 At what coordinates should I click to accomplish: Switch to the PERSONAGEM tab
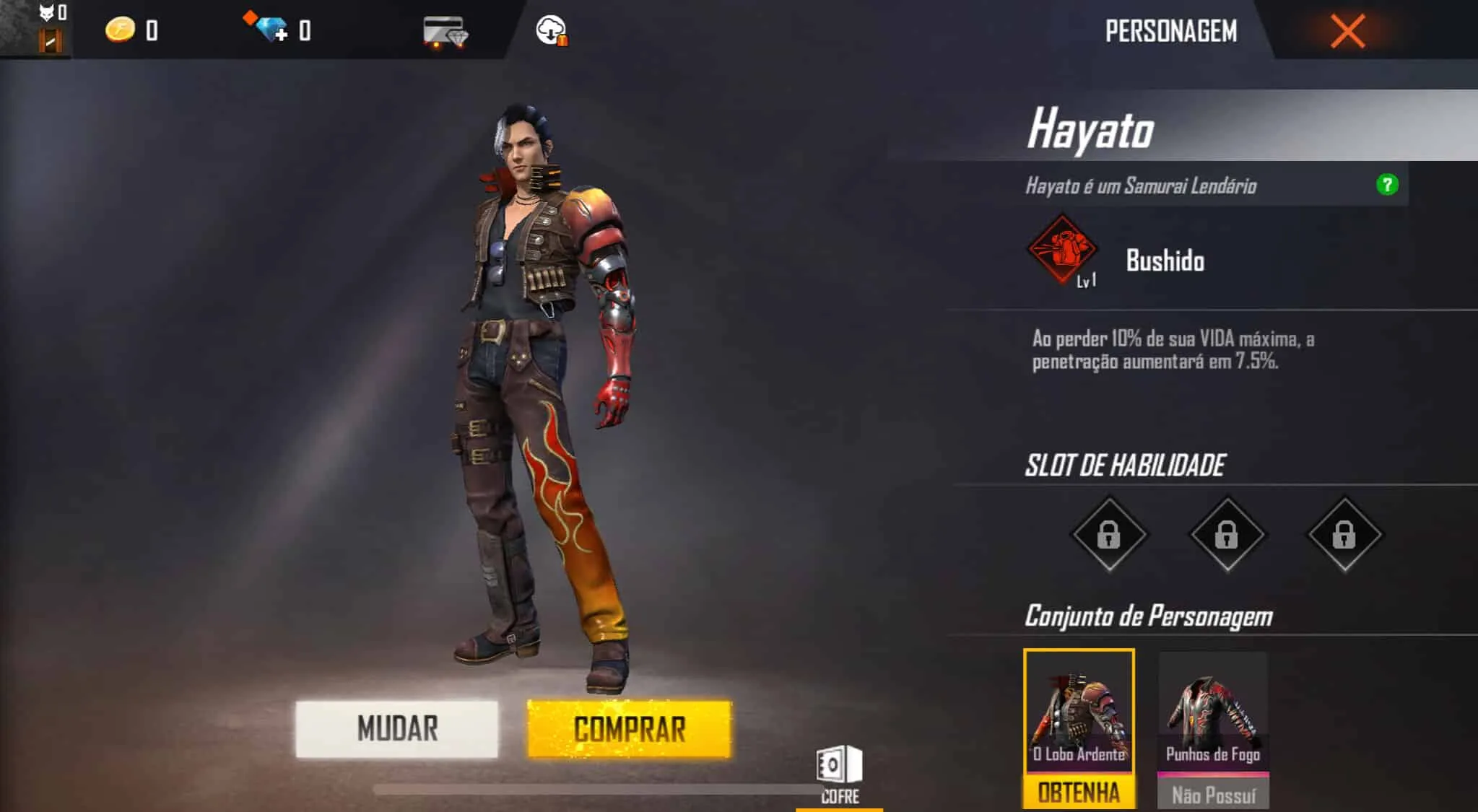click(x=1170, y=31)
